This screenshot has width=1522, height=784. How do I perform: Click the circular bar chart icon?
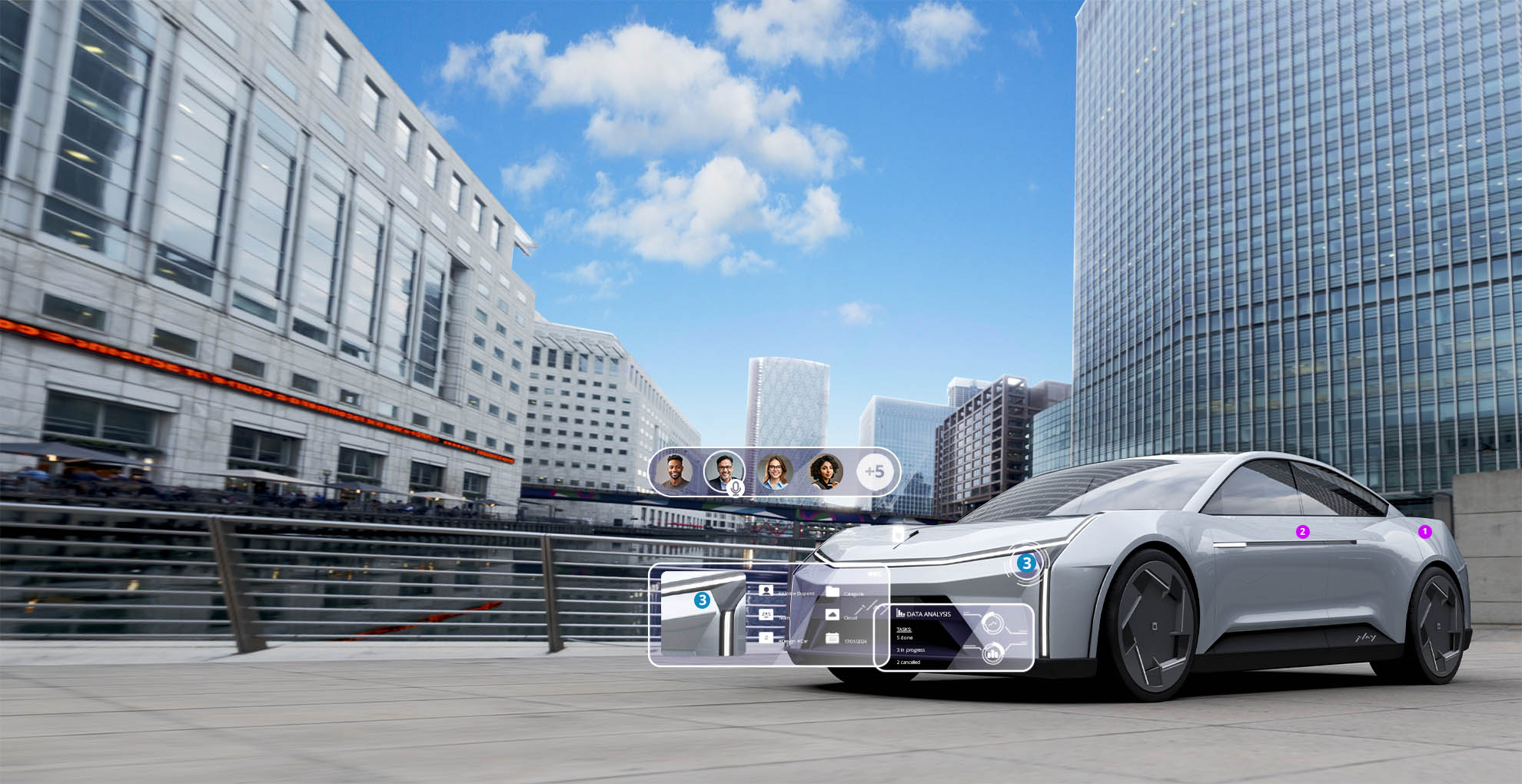click(x=992, y=653)
